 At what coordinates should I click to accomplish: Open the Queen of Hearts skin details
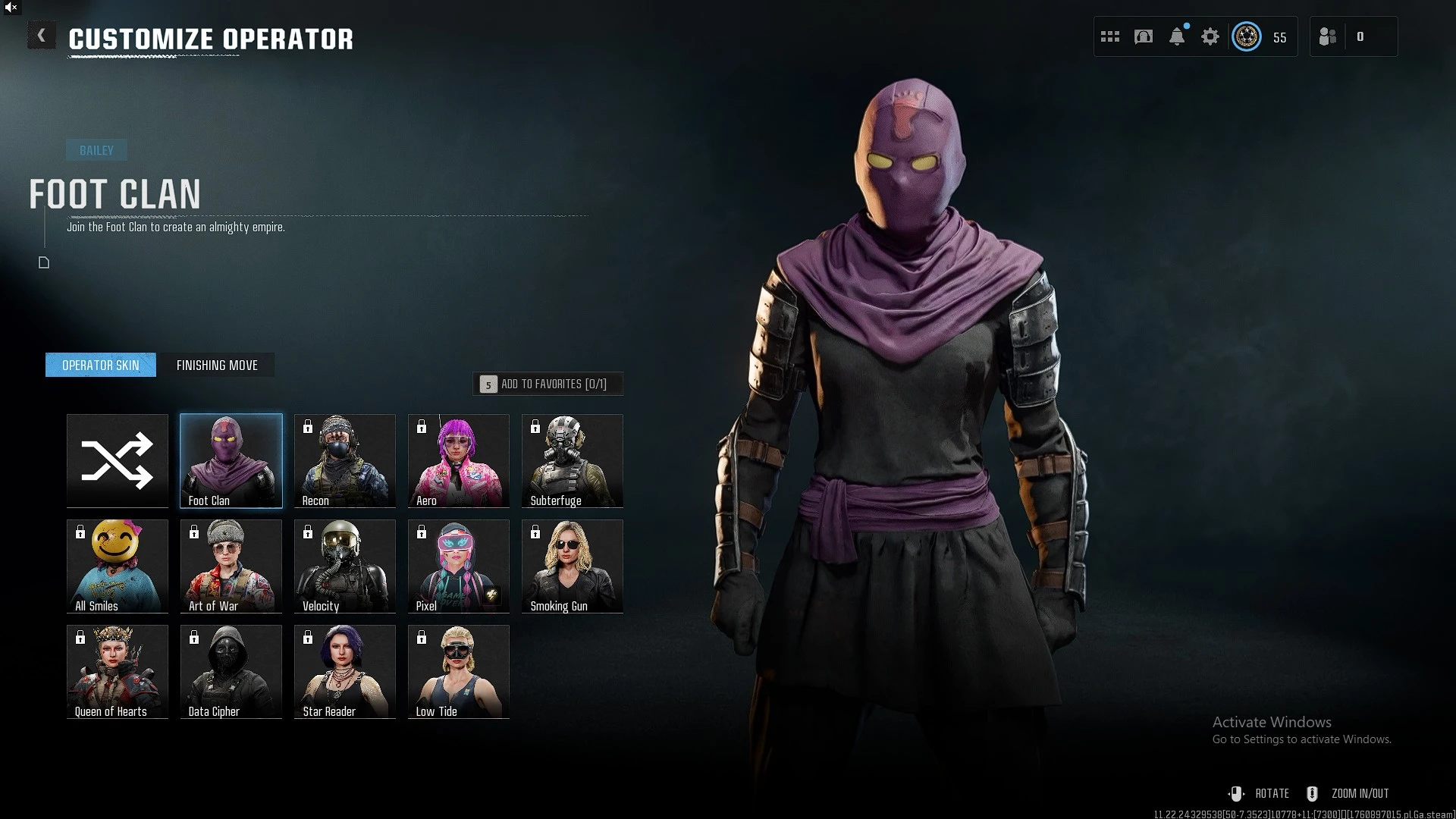[117, 671]
